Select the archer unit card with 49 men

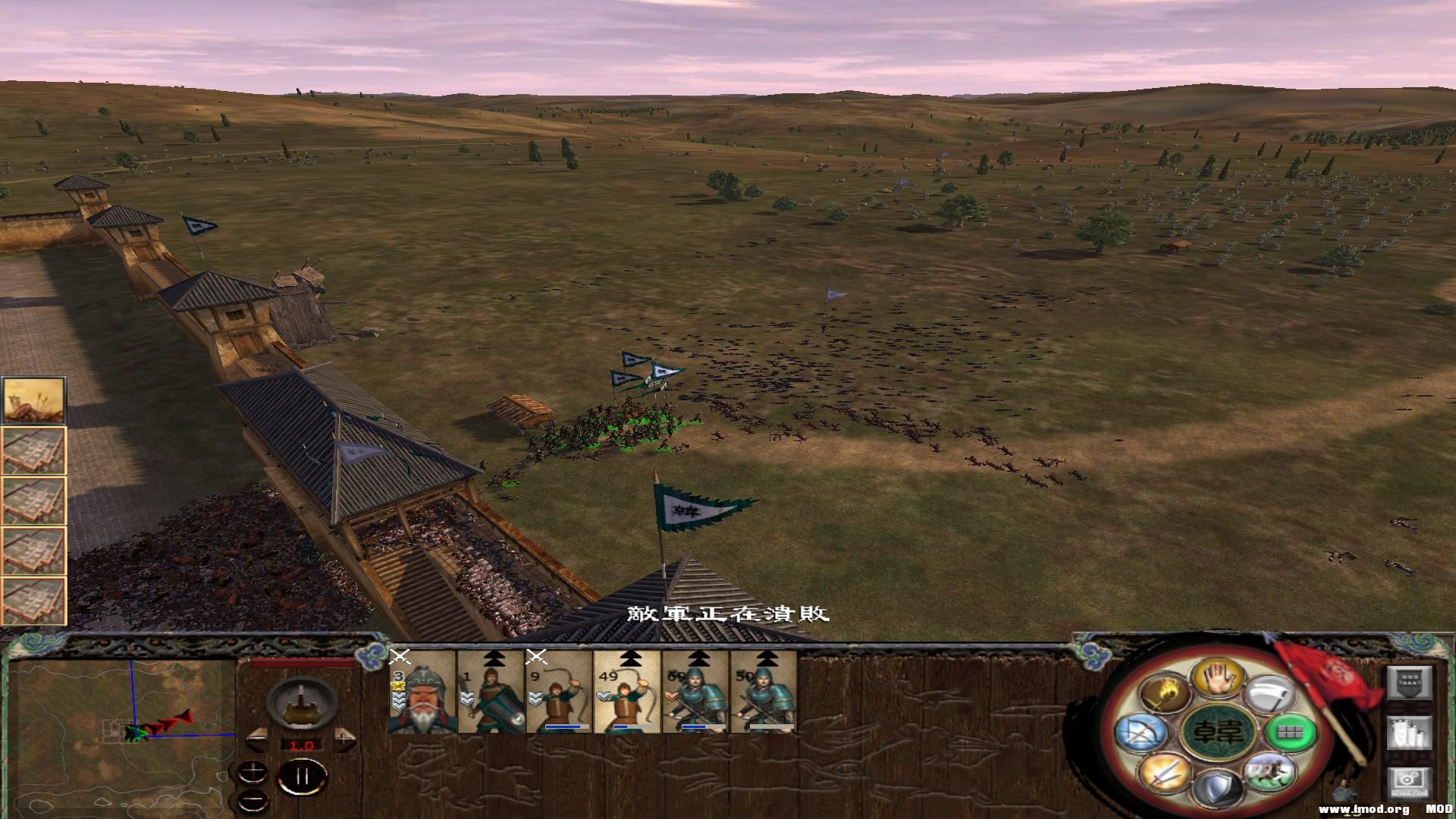(626, 692)
